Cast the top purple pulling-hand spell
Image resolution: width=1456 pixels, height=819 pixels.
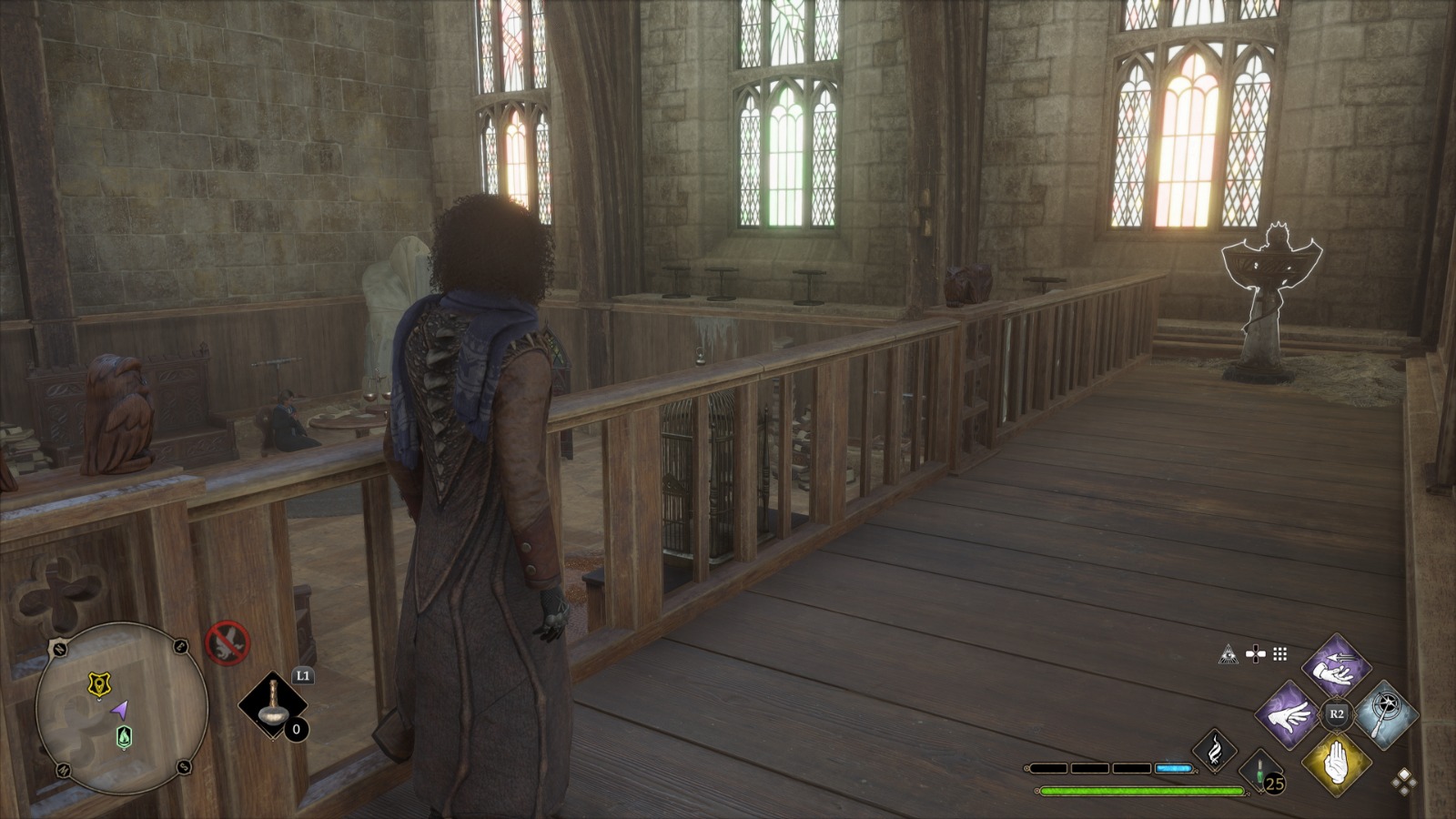(x=1335, y=667)
